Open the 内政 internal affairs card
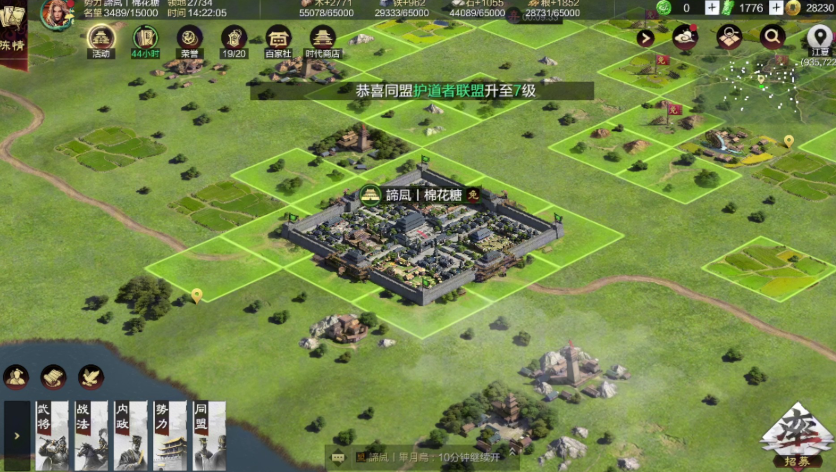Screen dimensions: 836x472 tap(131, 435)
